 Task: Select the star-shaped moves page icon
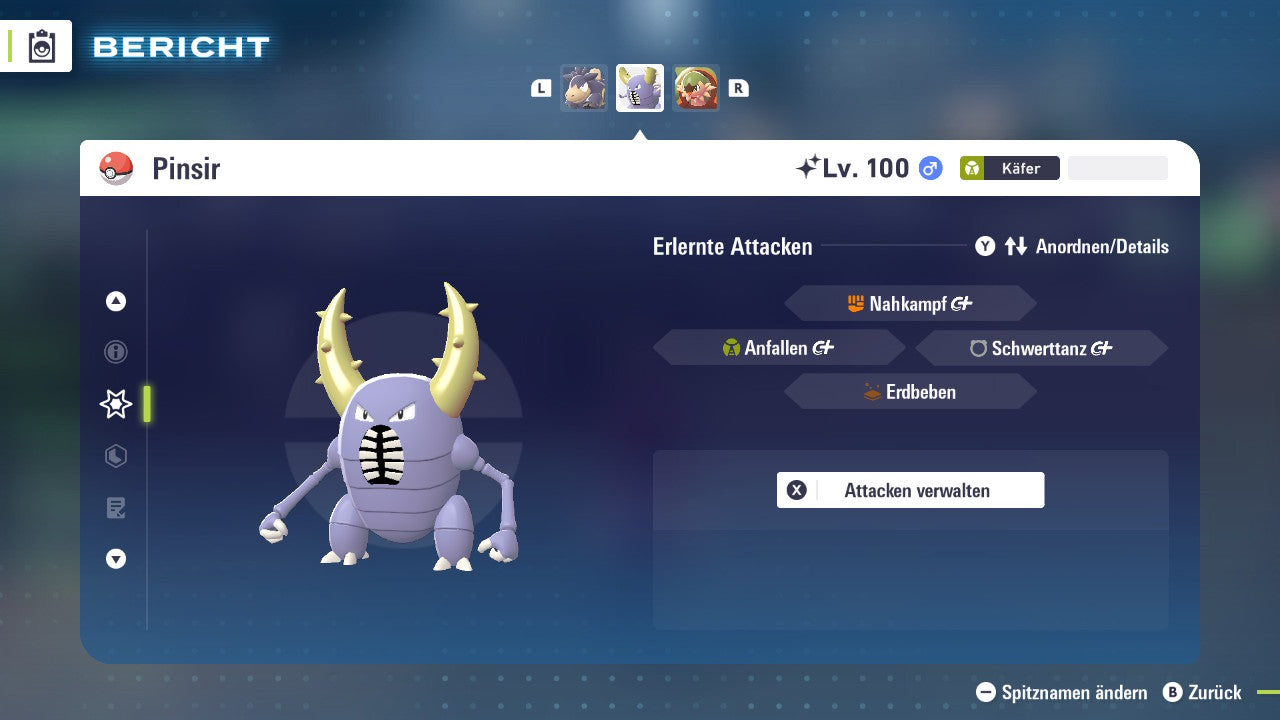(x=115, y=404)
